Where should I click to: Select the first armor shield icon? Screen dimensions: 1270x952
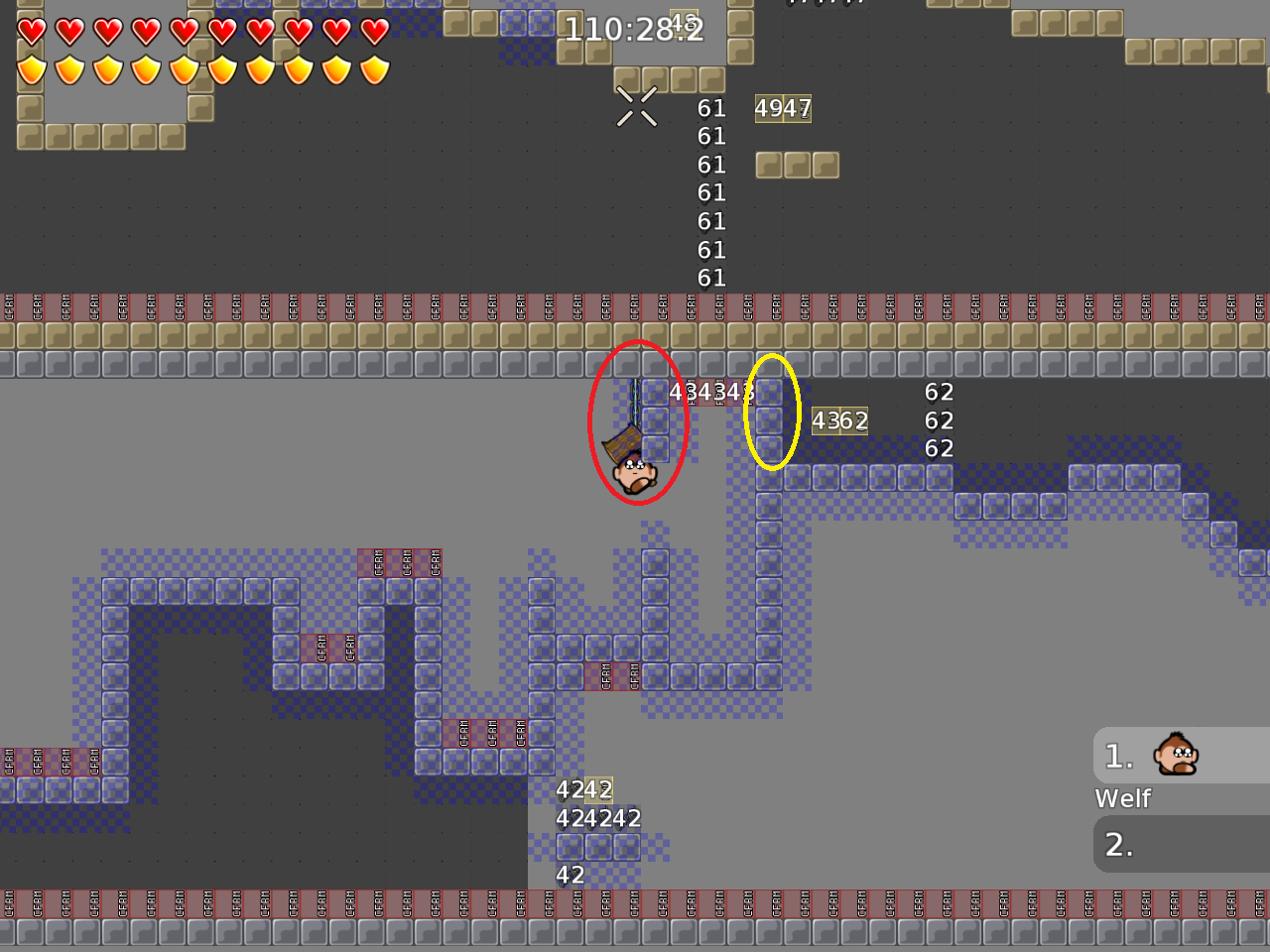(x=30, y=67)
